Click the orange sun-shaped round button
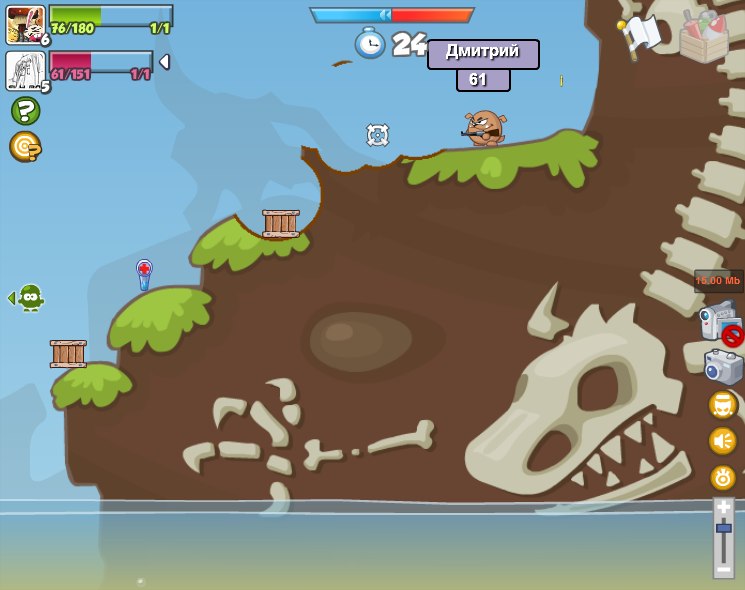This screenshot has height=590, width=745. pyautogui.click(x=723, y=477)
